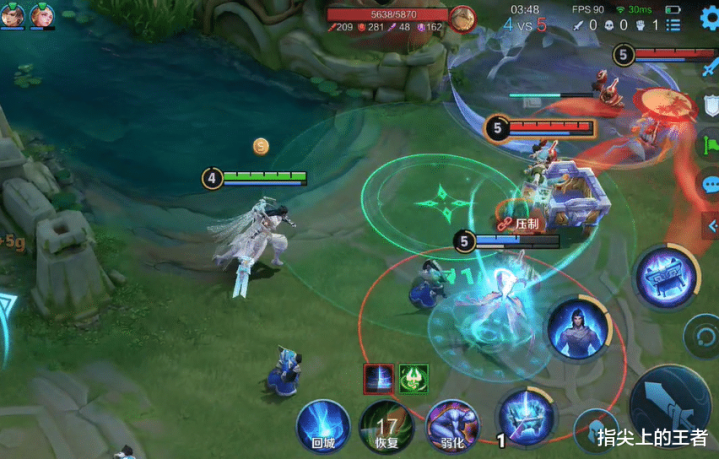This screenshot has width=719, height=459.
Task: Send the shield defend signal
Action: 711,104
